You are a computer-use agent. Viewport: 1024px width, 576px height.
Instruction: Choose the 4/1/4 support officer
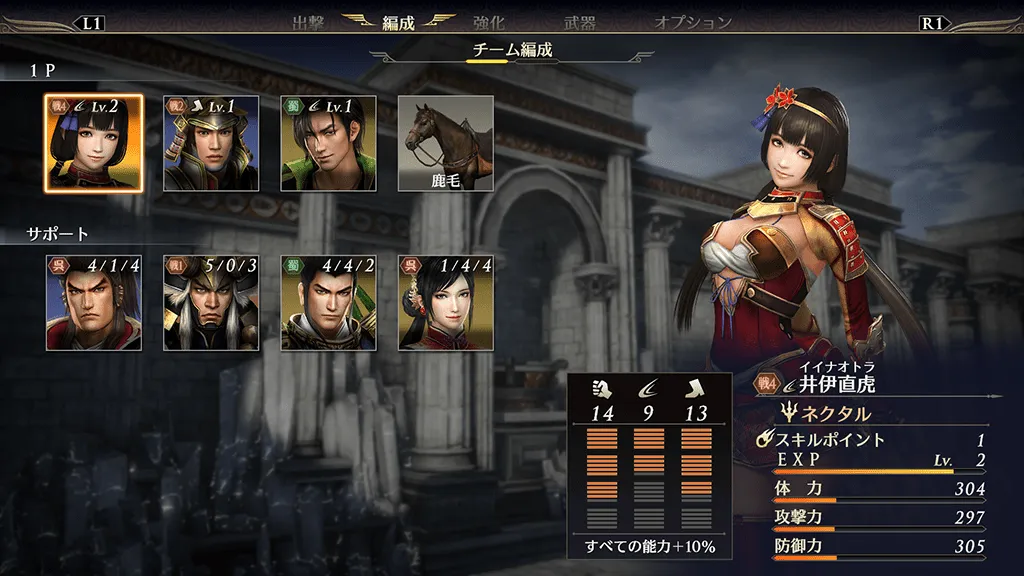(94, 302)
